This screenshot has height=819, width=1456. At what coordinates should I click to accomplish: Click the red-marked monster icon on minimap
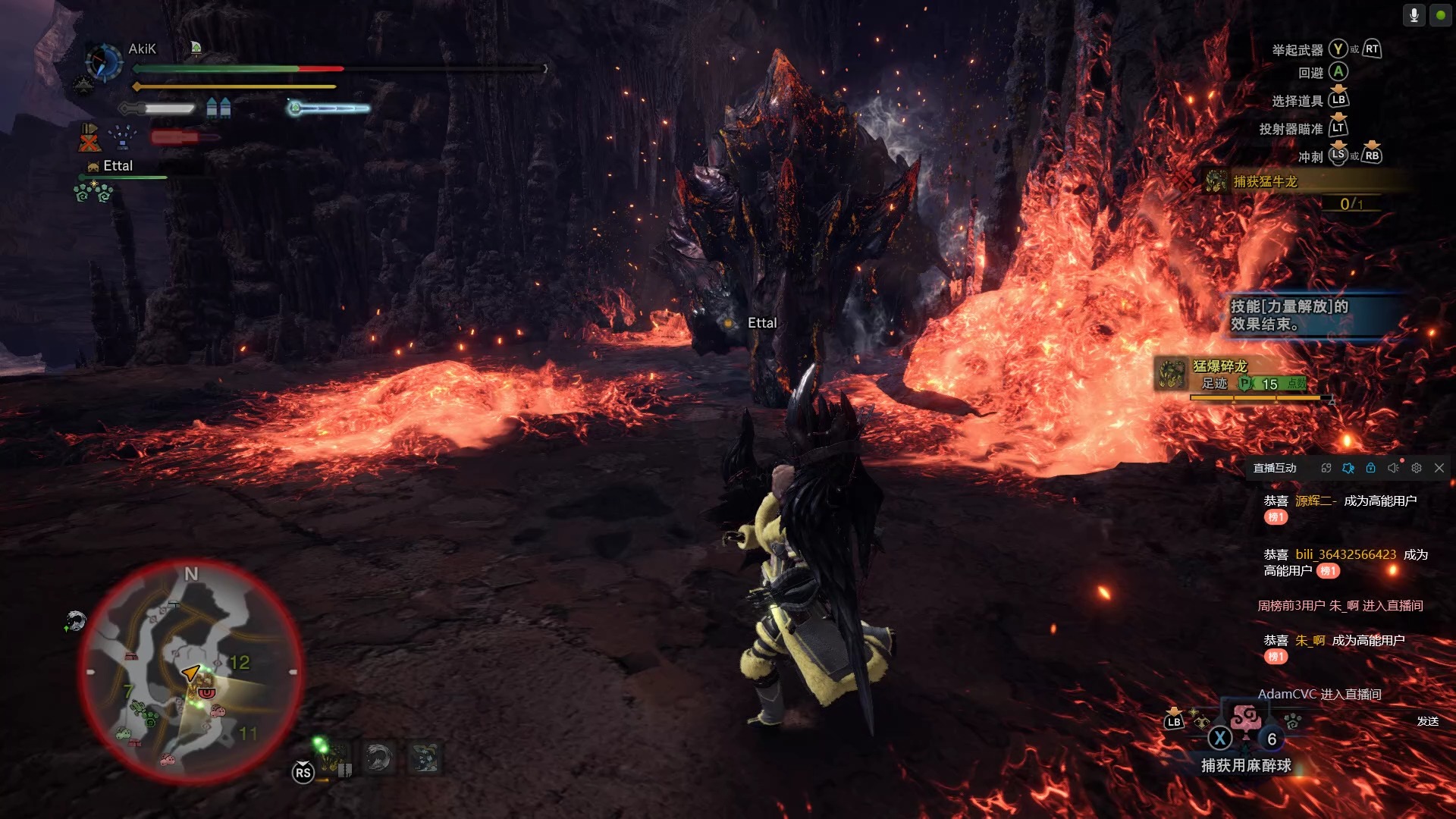(206, 692)
